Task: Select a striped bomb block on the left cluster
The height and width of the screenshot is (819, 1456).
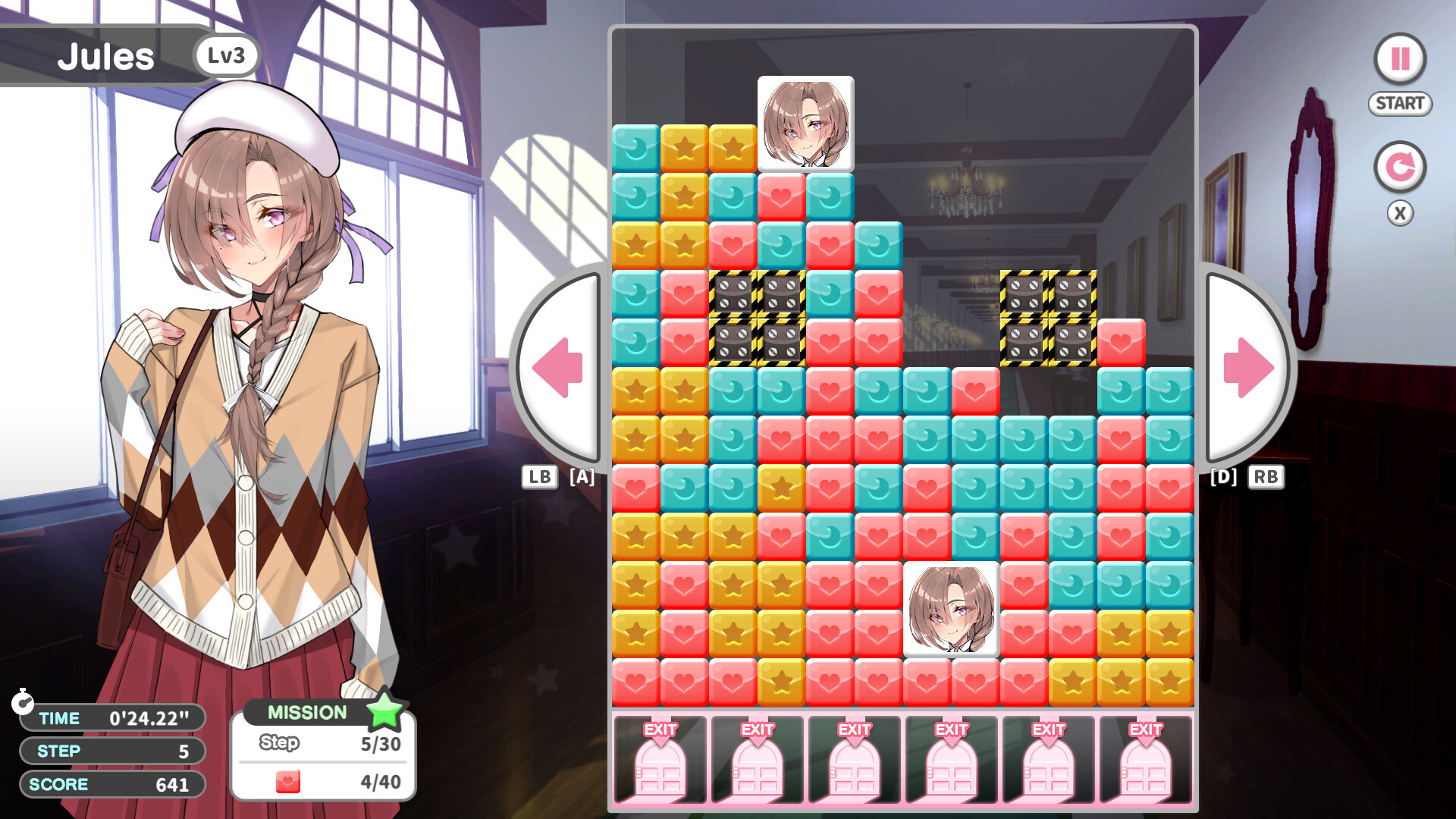Action: pyautogui.click(x=734, y=294)
